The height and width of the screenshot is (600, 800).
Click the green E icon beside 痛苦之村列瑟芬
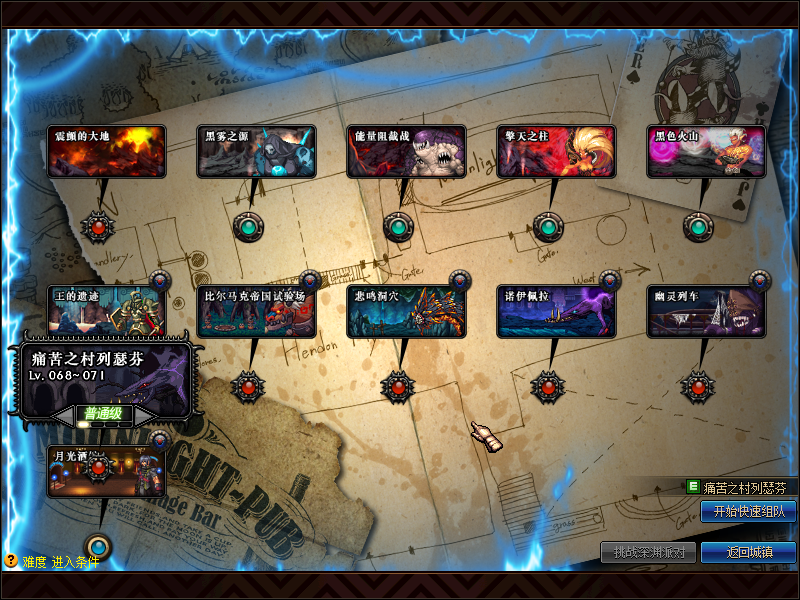(692, 487)
